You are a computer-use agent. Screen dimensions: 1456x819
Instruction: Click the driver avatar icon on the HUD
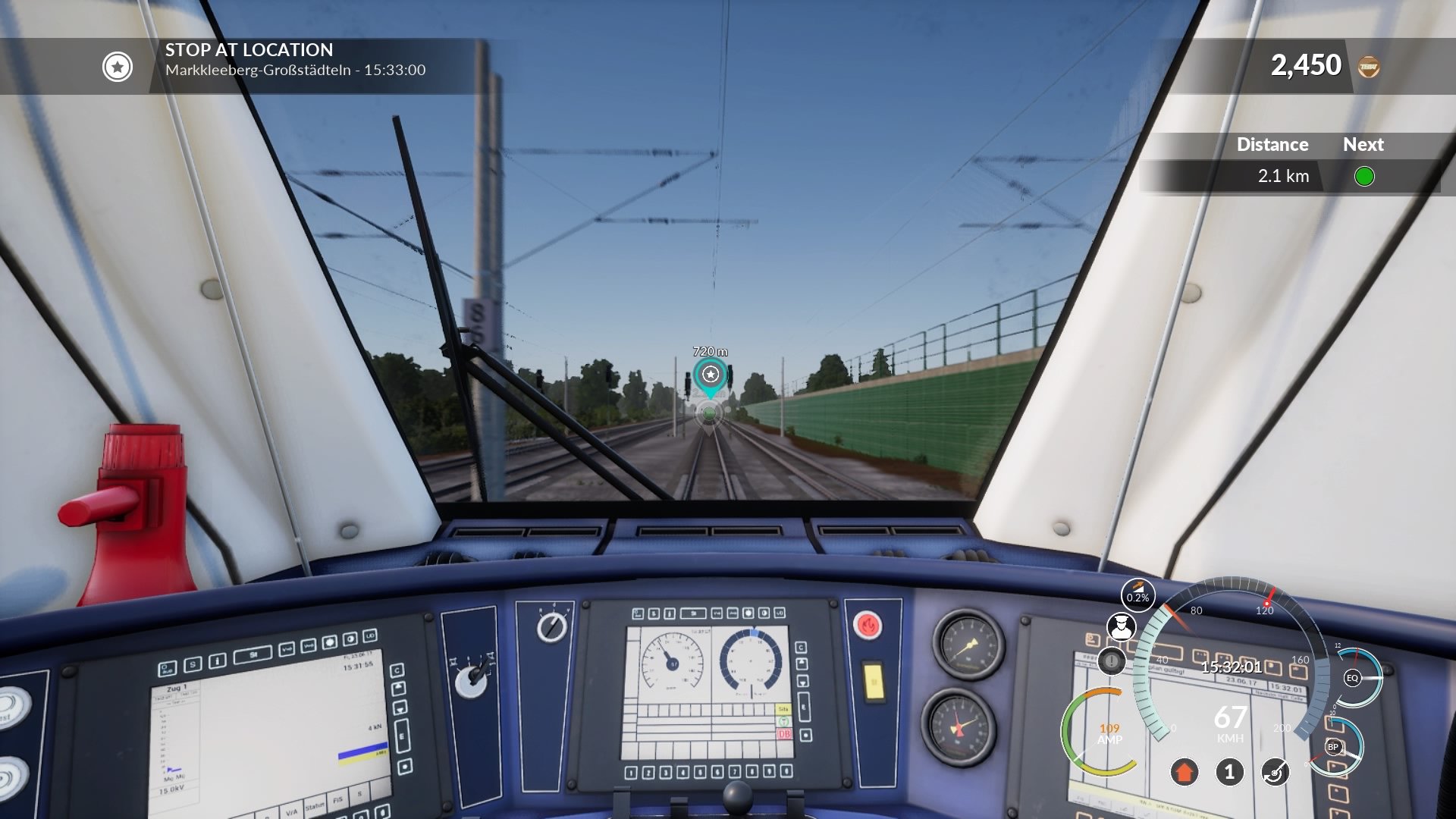[1121, 626]
